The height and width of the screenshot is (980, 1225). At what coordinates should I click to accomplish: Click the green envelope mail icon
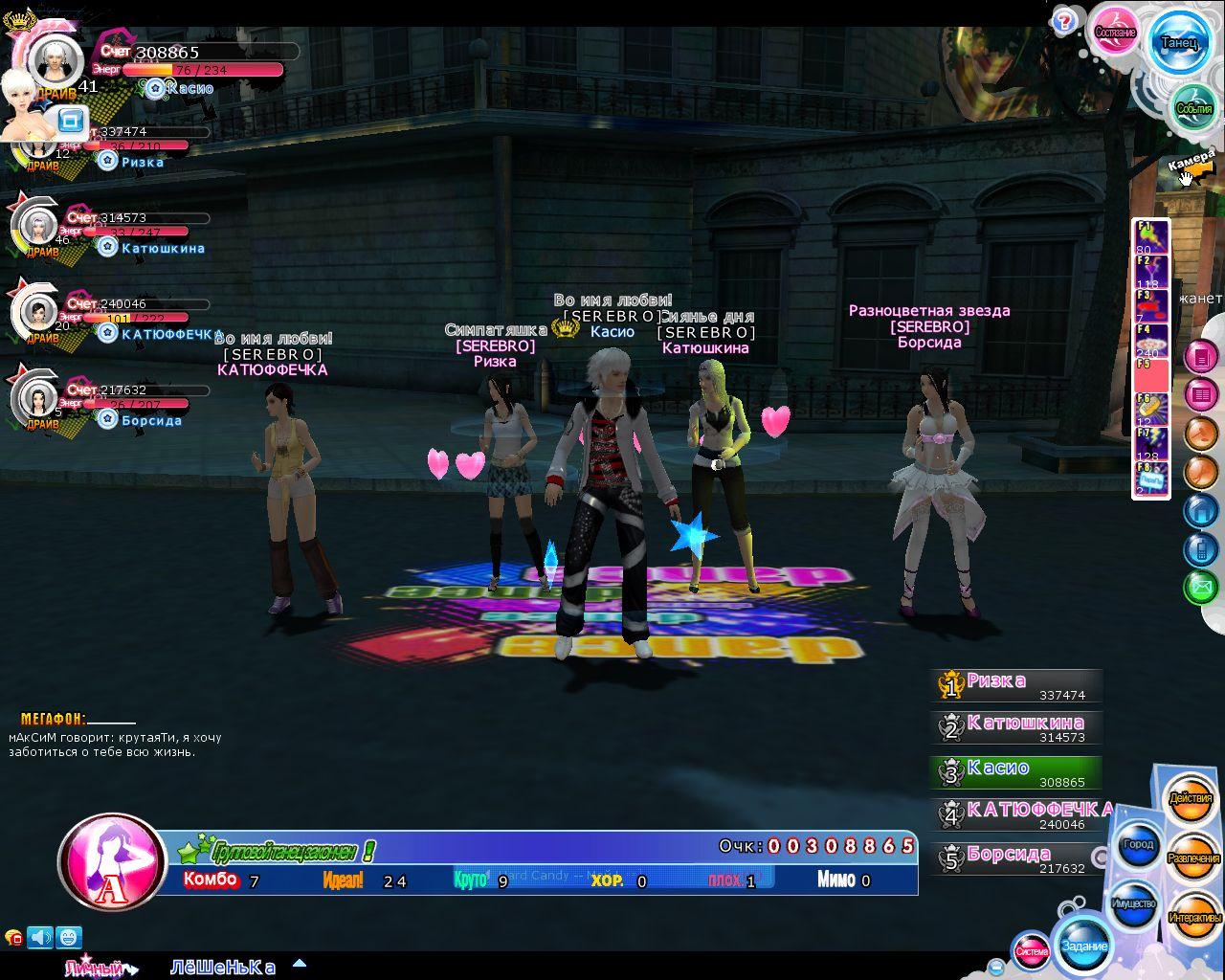tap(1200, 586)
